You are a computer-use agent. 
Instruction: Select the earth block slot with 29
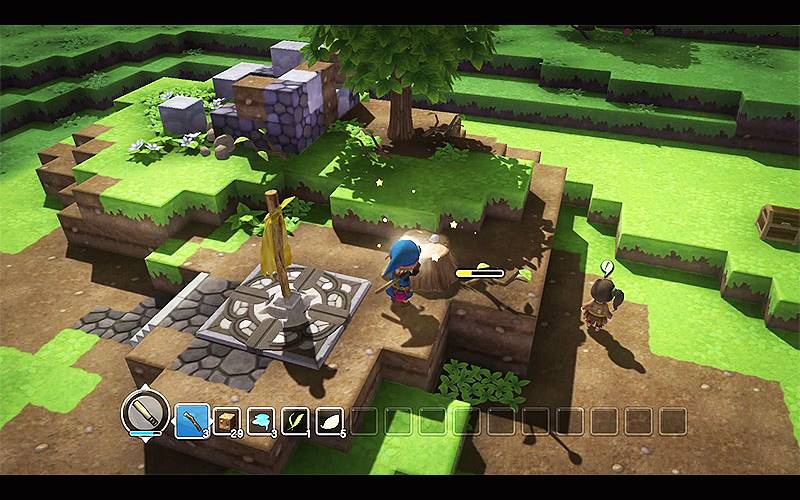227,420
